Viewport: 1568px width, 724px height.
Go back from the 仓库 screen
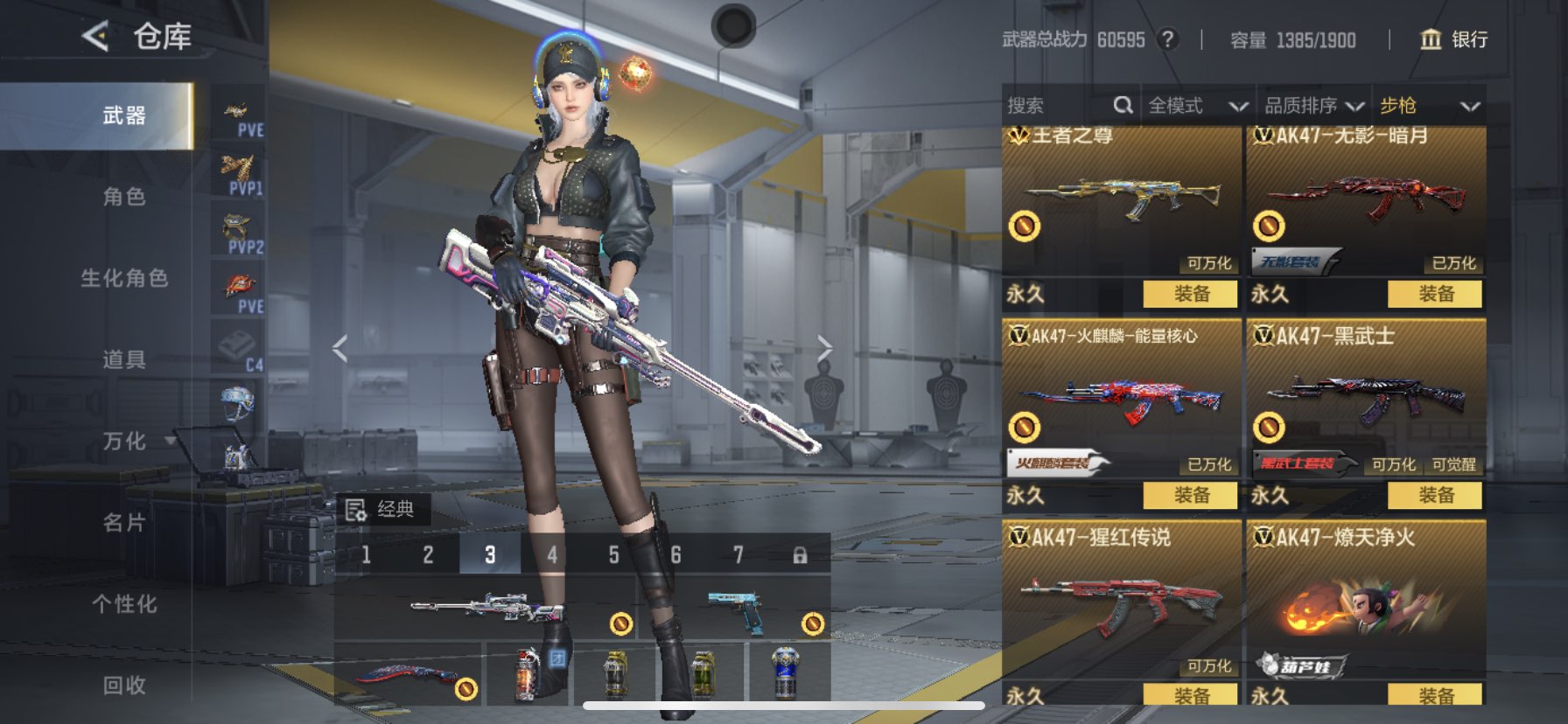coord(95,37)
